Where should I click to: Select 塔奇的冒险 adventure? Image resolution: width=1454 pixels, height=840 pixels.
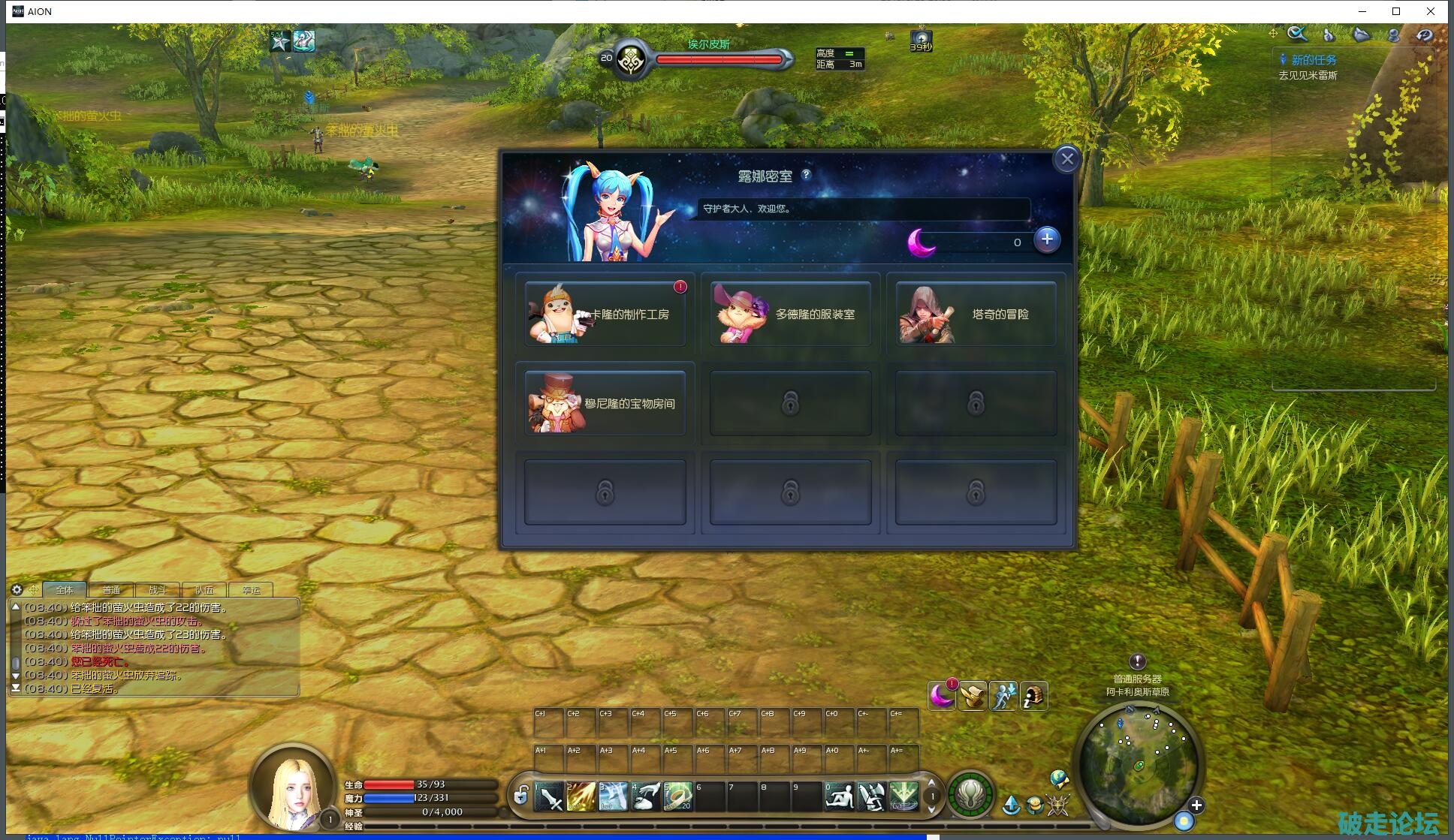tap(976, 315)
